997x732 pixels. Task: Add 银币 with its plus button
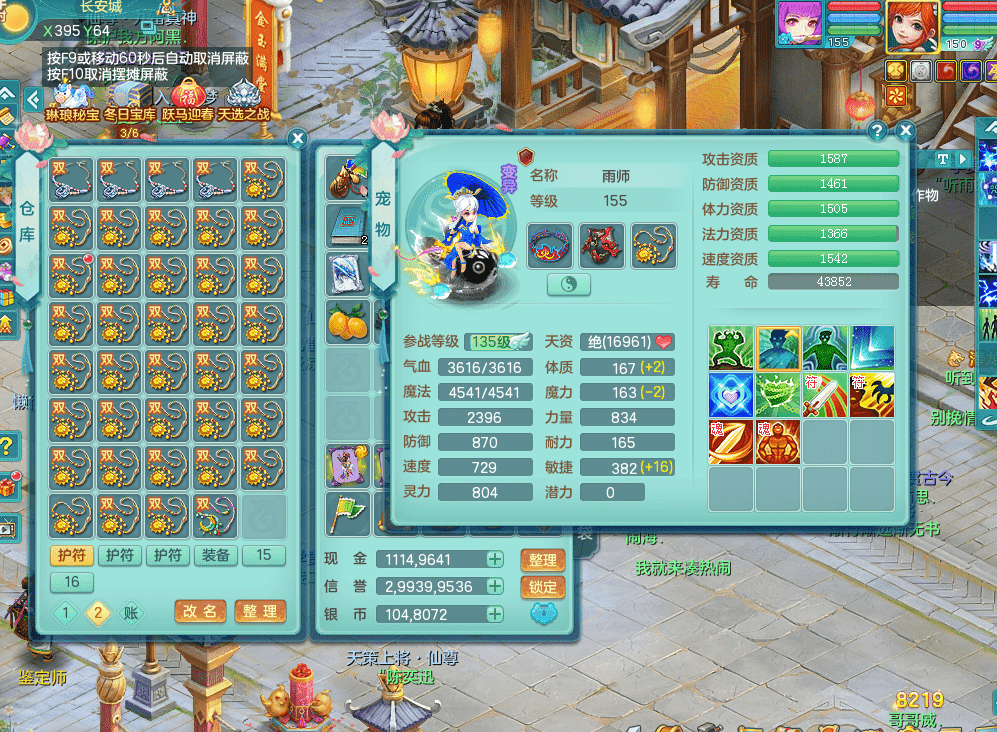(495, 614)
